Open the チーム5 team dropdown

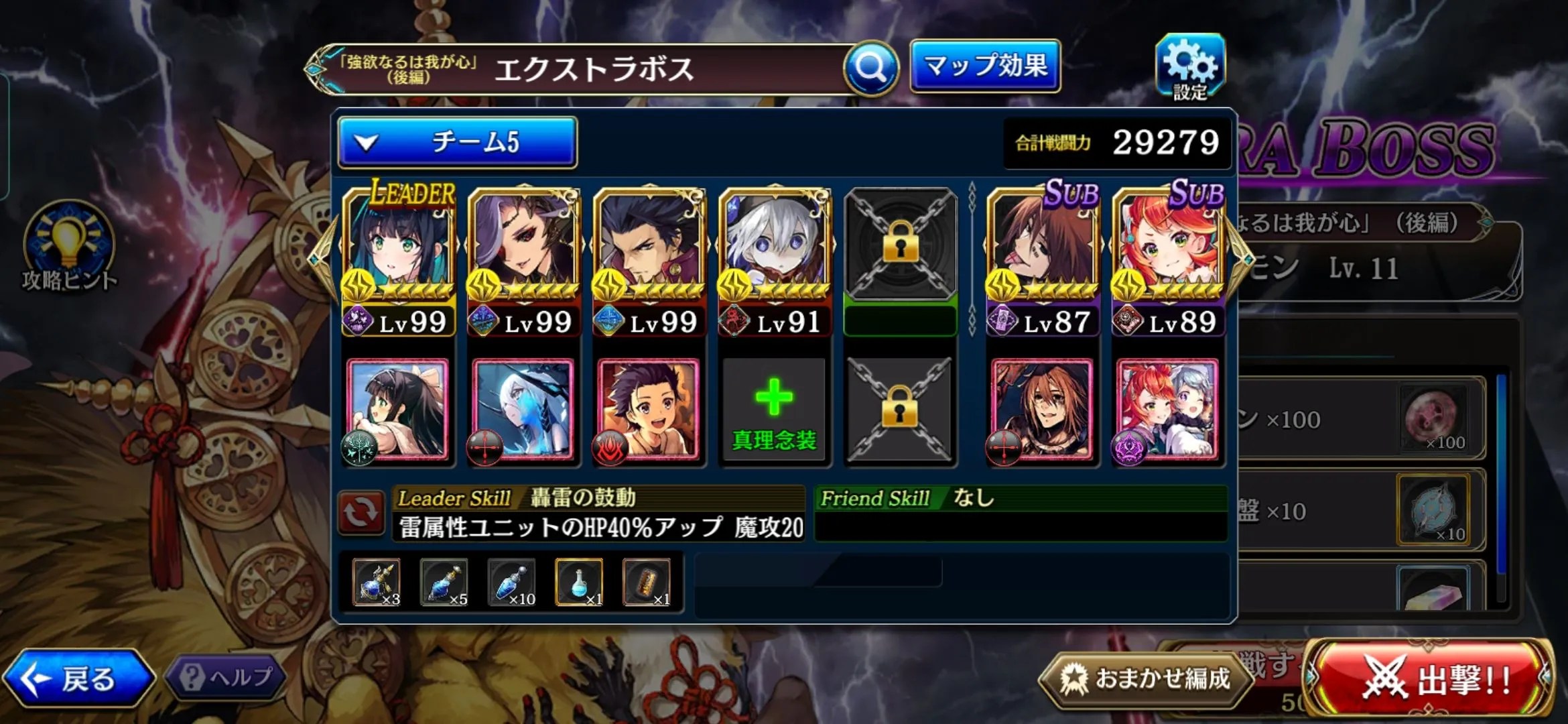click(x=458, y=142)
